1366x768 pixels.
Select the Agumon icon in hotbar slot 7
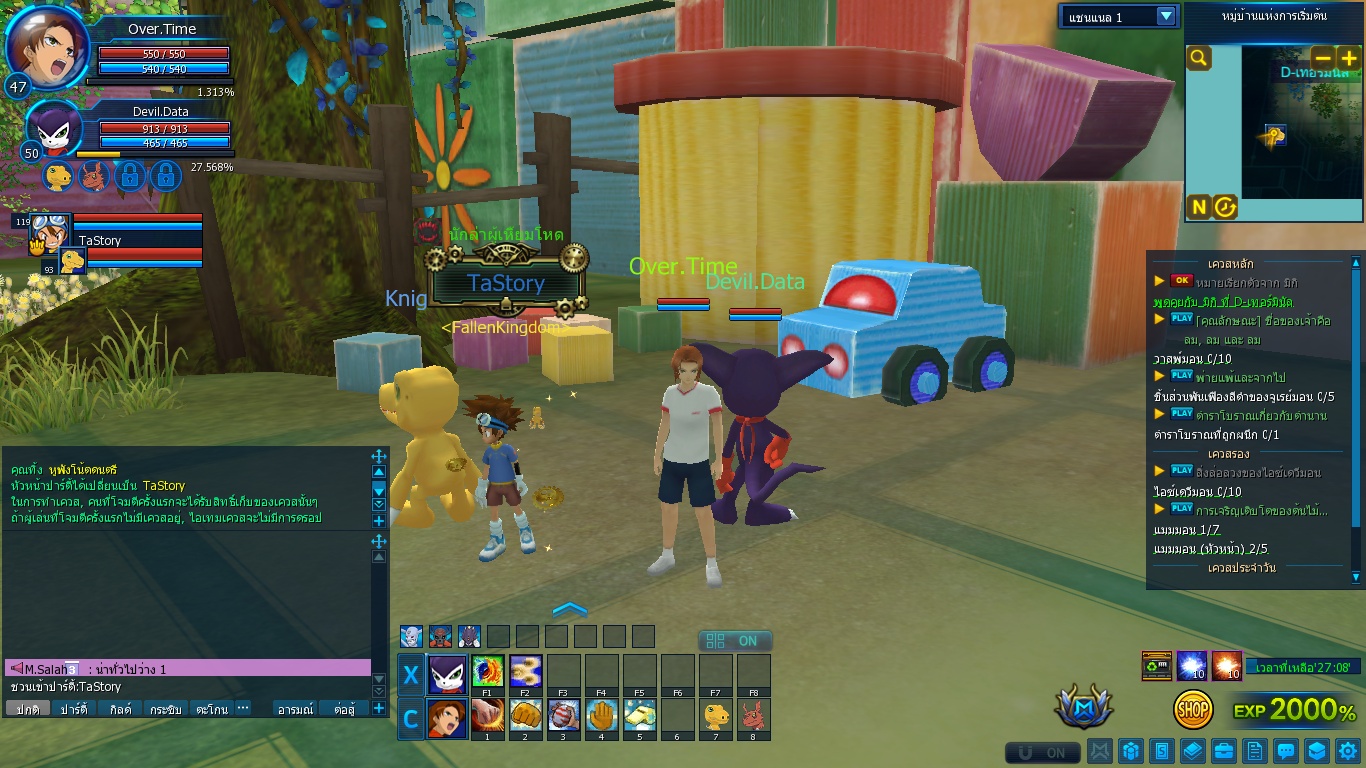715,716
